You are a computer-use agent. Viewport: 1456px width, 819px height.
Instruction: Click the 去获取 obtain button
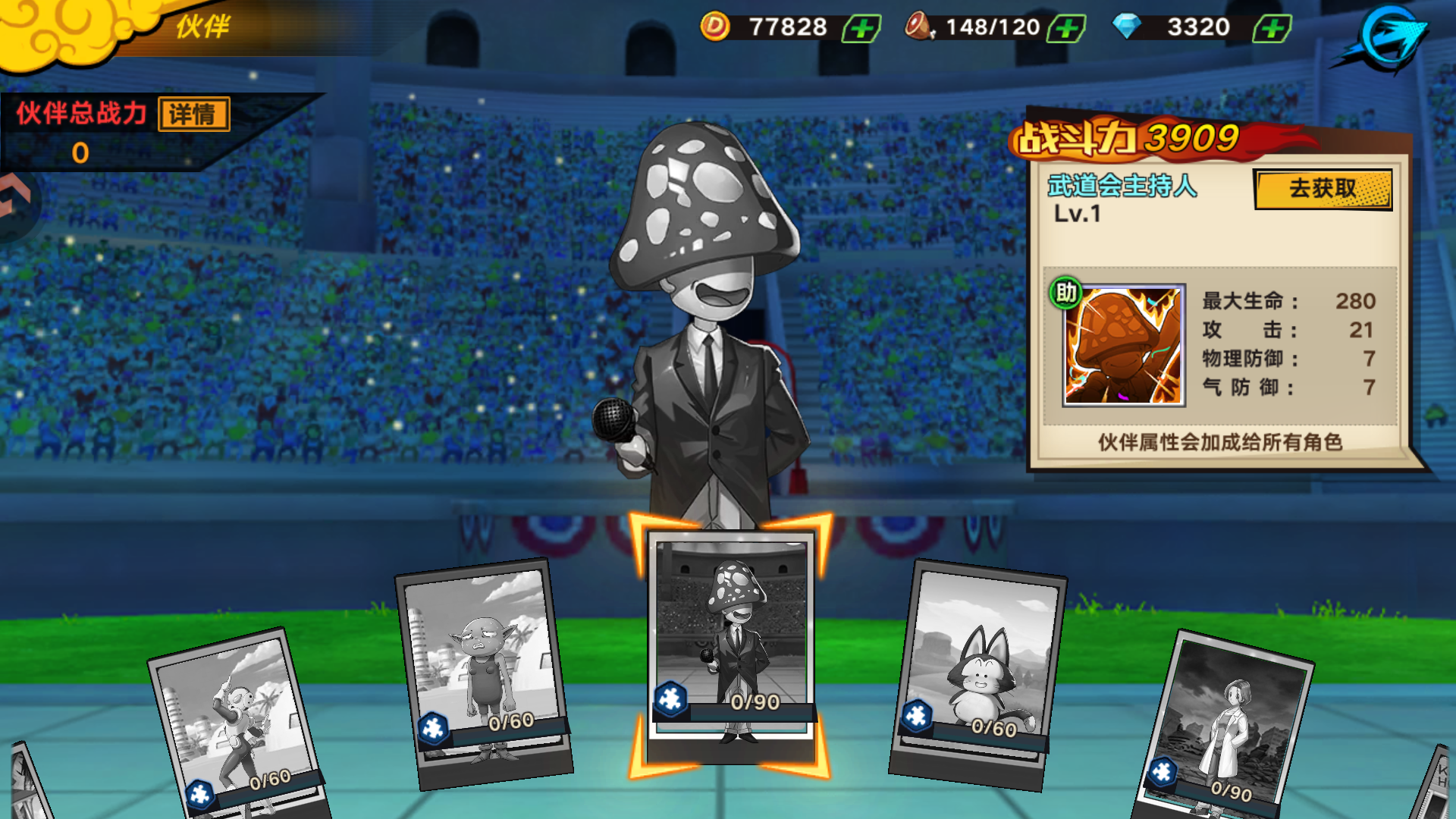(x=1323, y=189)
